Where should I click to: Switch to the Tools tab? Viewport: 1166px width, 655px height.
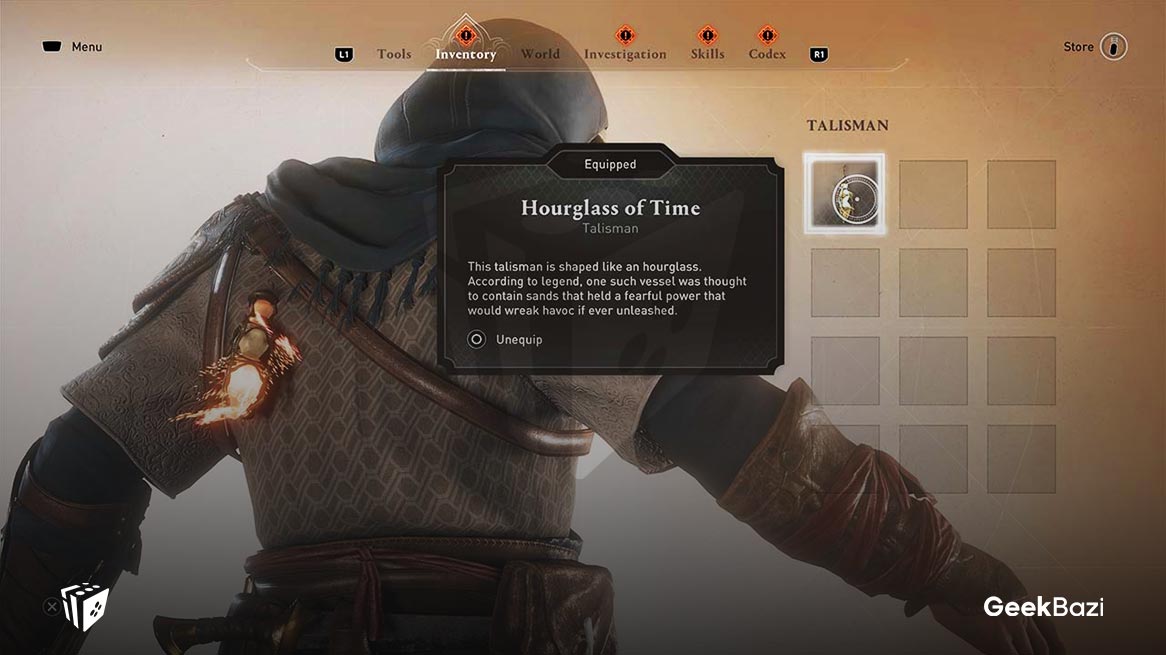click(394, 54)
